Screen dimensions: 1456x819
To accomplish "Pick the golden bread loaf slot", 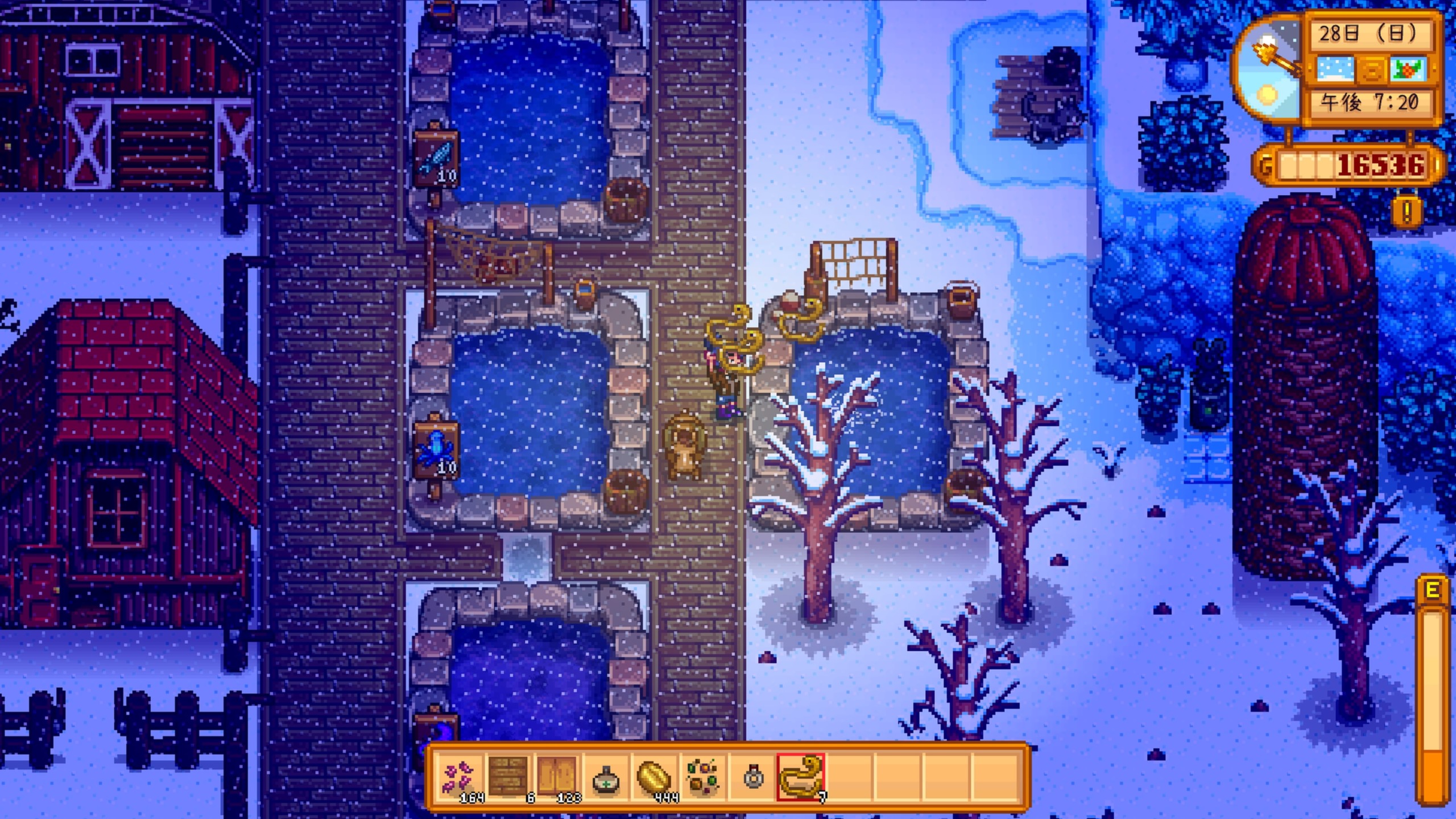I will pos(655,777).
